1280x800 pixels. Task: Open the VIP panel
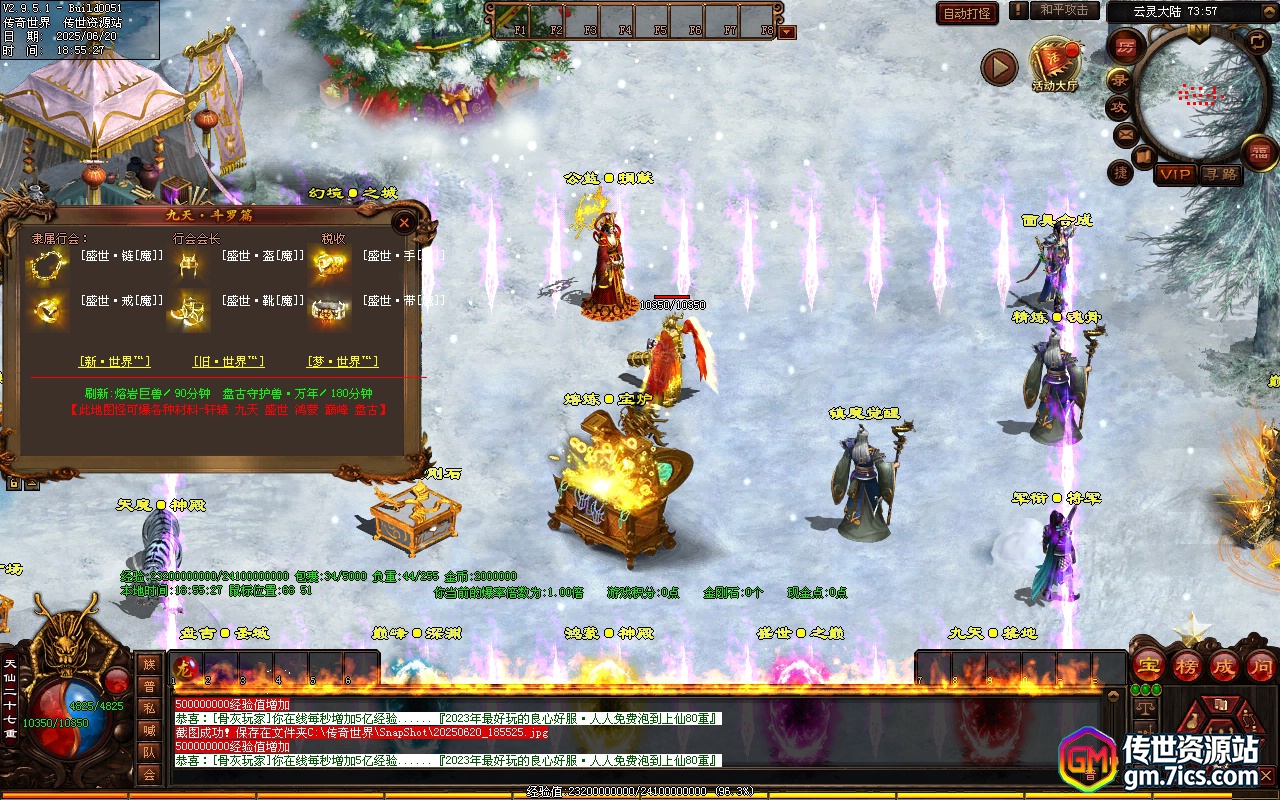coord(1175,174)
